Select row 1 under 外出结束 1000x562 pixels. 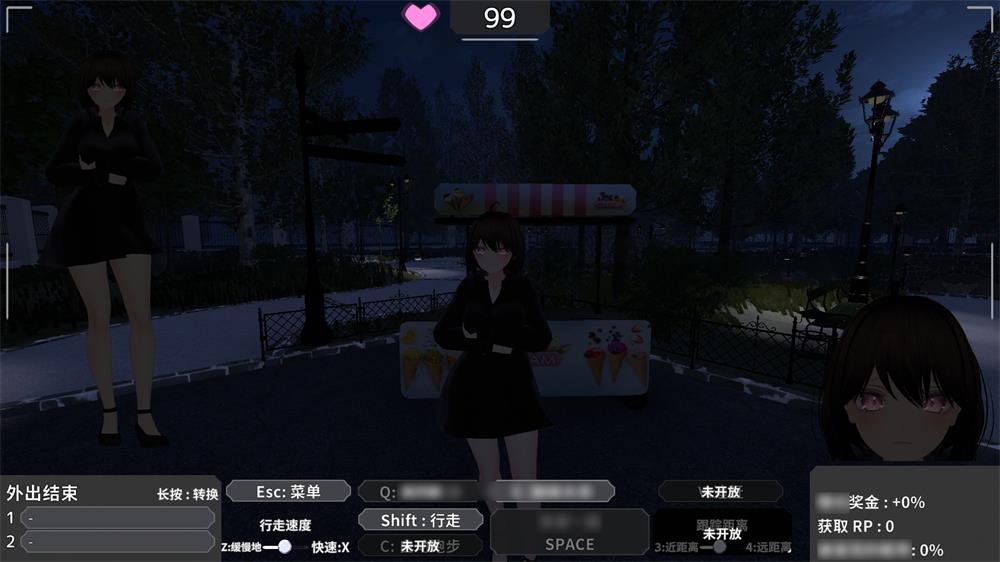[x=118, y=518]
